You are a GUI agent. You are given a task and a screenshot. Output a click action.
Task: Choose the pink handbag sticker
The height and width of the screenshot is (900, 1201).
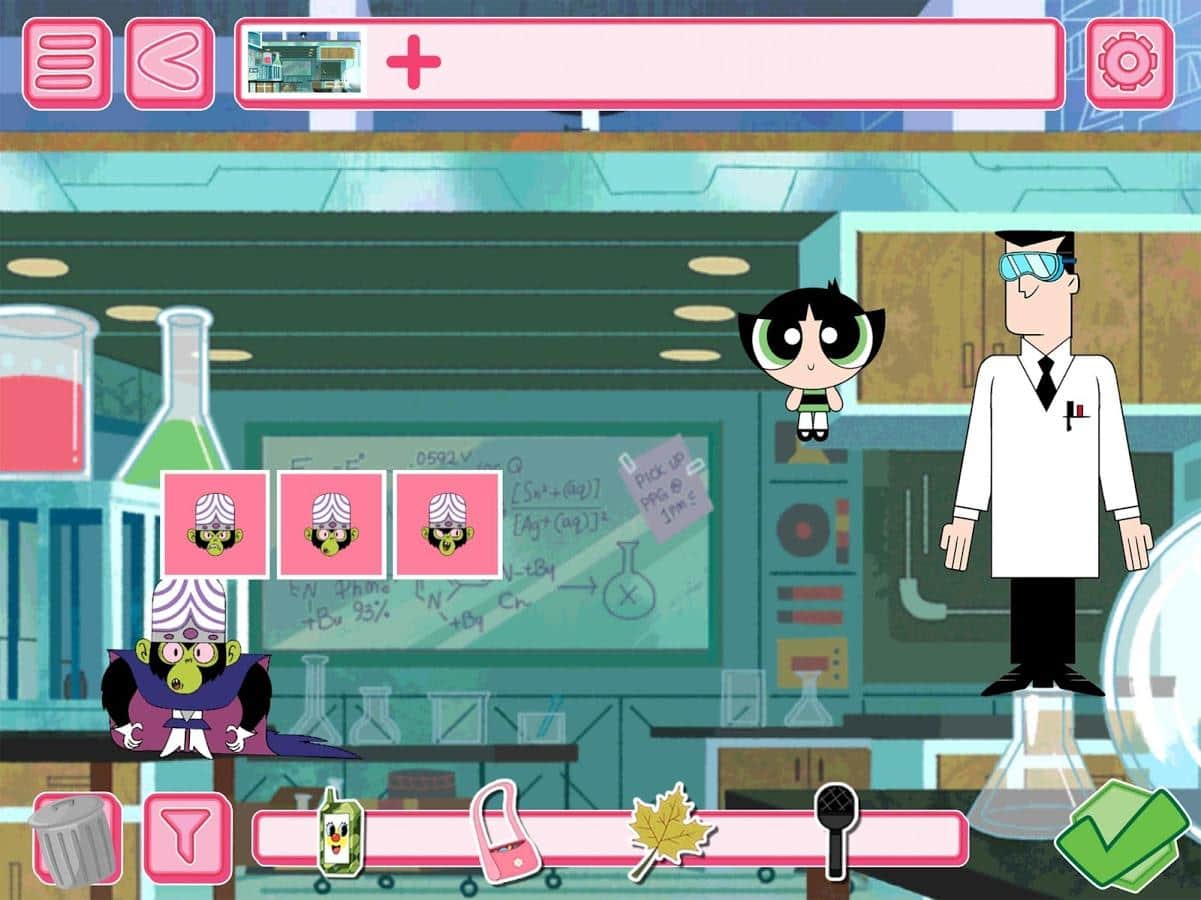(503, 833)
